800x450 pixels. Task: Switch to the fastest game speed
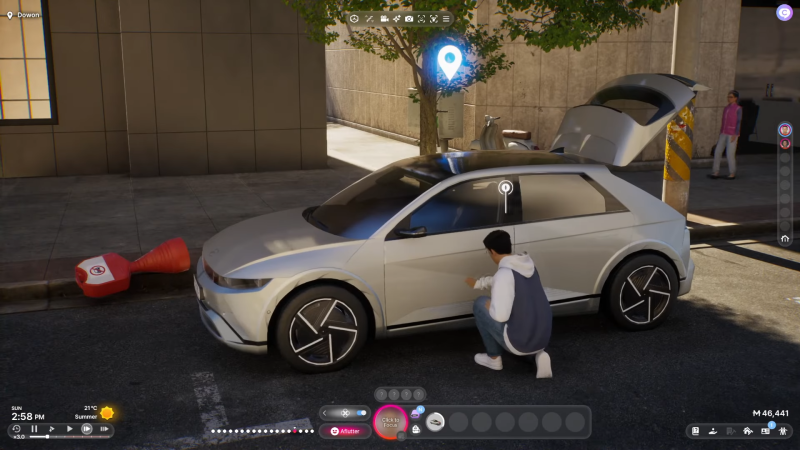coord(104,429)
